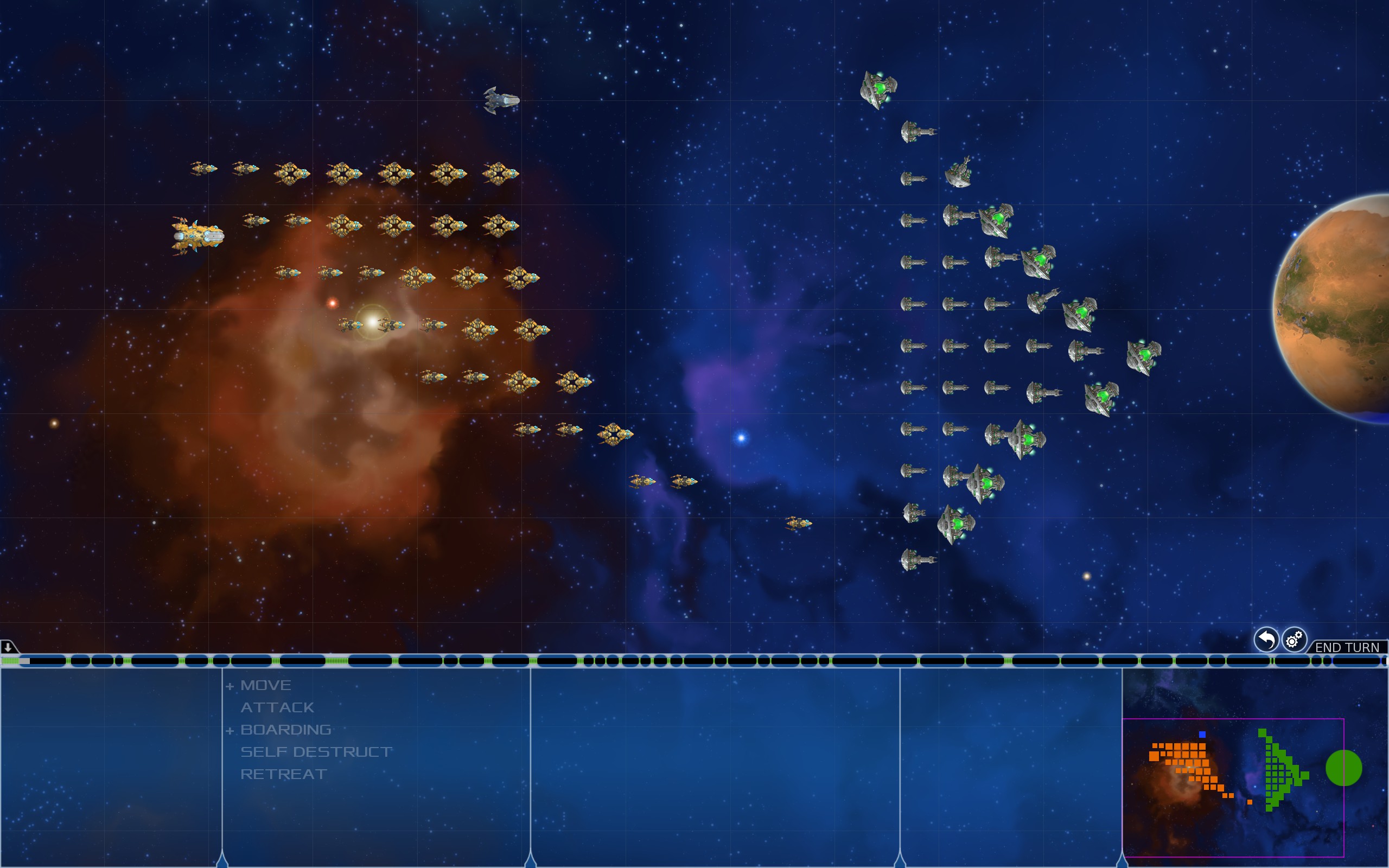Image resolution: width=1389 pixels, height=868 pixels.
Task: Click the undo arrow button
Action: pyautogui.click(x=1266, y=640)
